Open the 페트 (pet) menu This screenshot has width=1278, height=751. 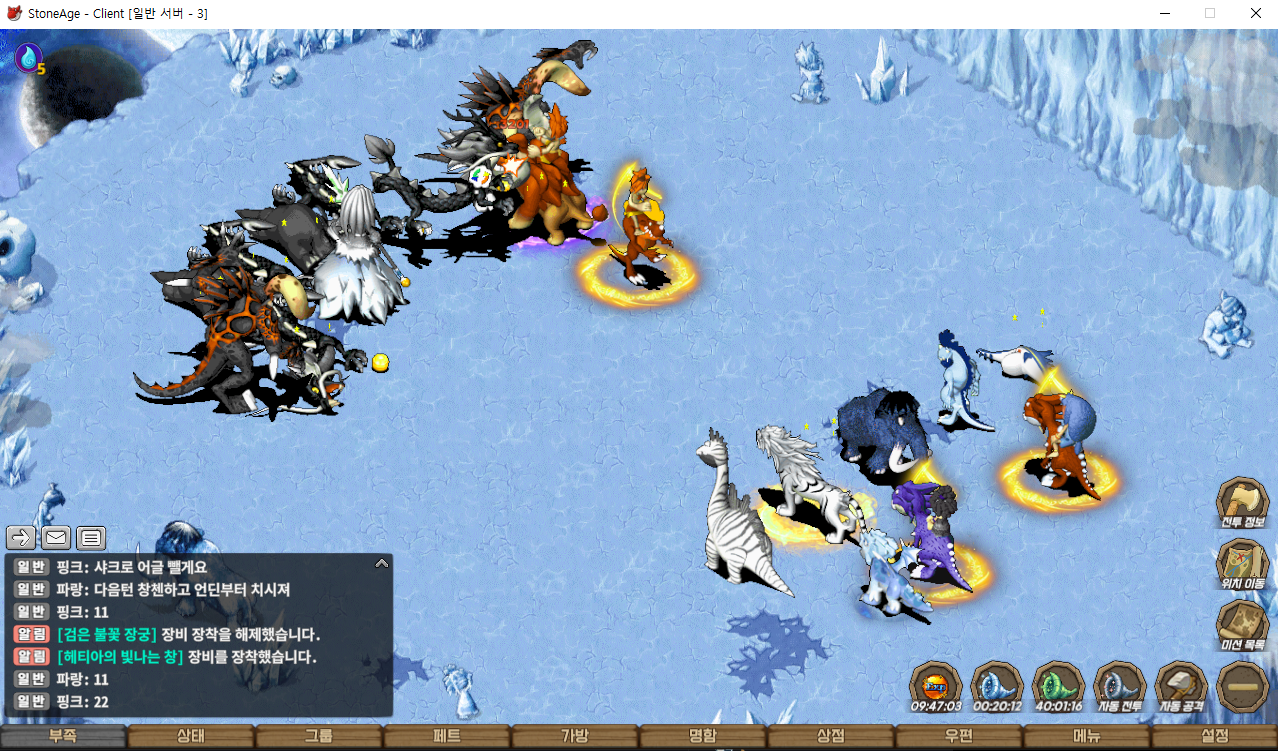coord(447,737)
